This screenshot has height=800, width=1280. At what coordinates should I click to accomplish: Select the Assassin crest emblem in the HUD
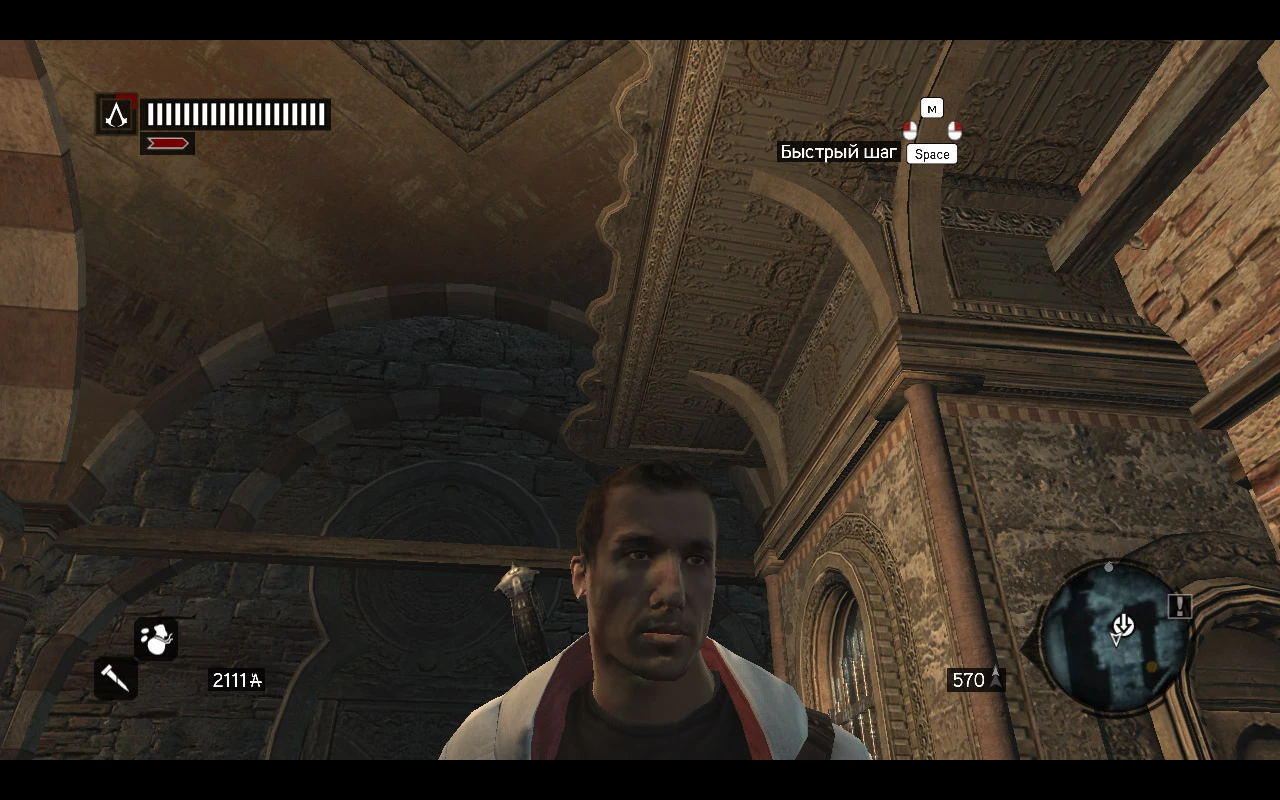[x=117, y=114]
